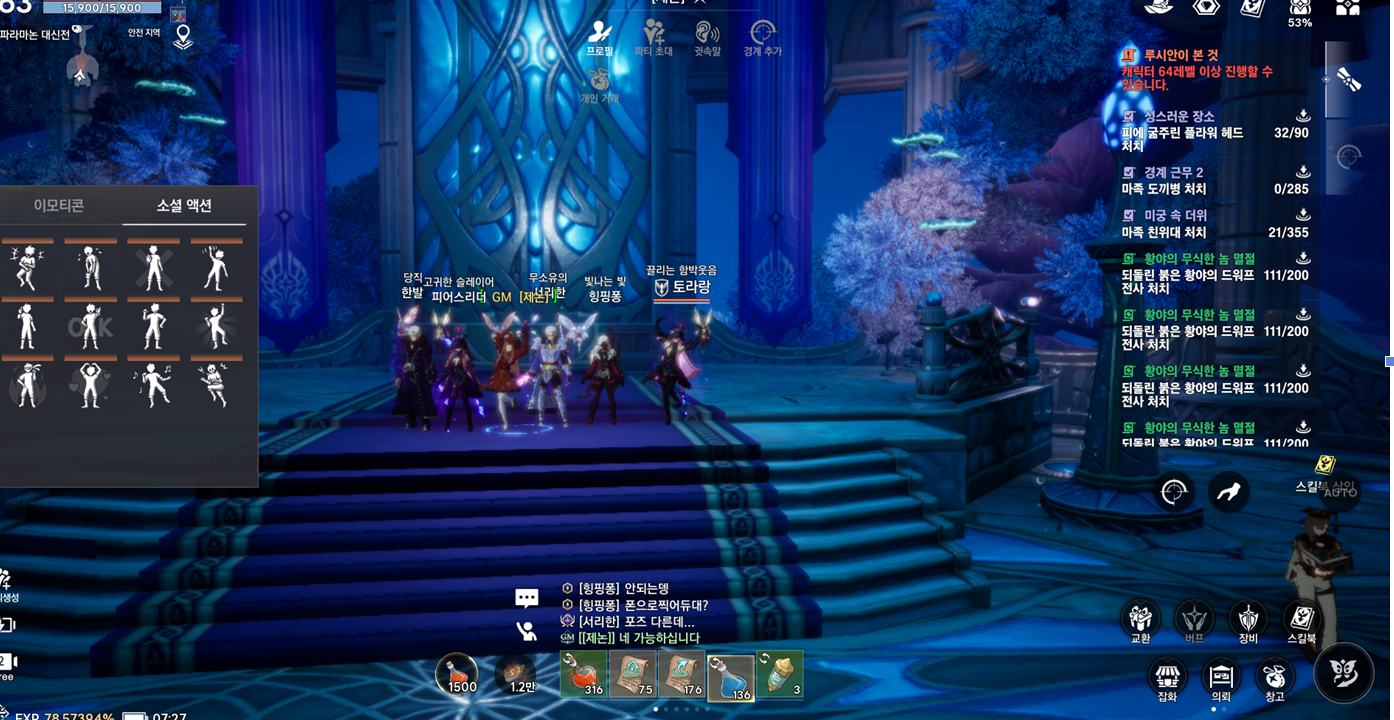The width and height of the screenshot is (1394, 720).
Task: Open 프로필 of the selected player
Action: [600, 37]
